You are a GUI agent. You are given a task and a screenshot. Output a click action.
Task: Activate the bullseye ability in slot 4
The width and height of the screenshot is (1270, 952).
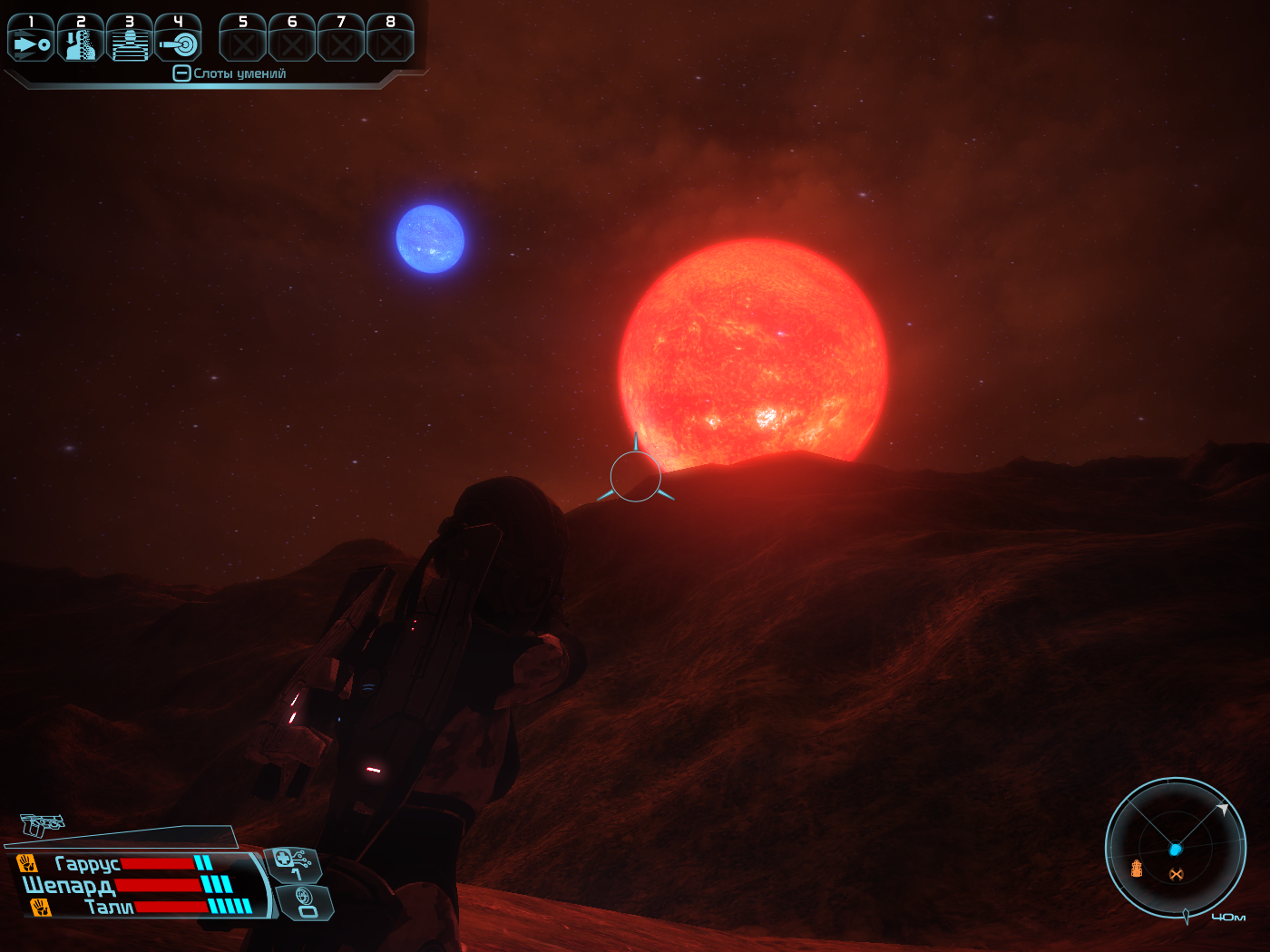click(x=178, y=39)
